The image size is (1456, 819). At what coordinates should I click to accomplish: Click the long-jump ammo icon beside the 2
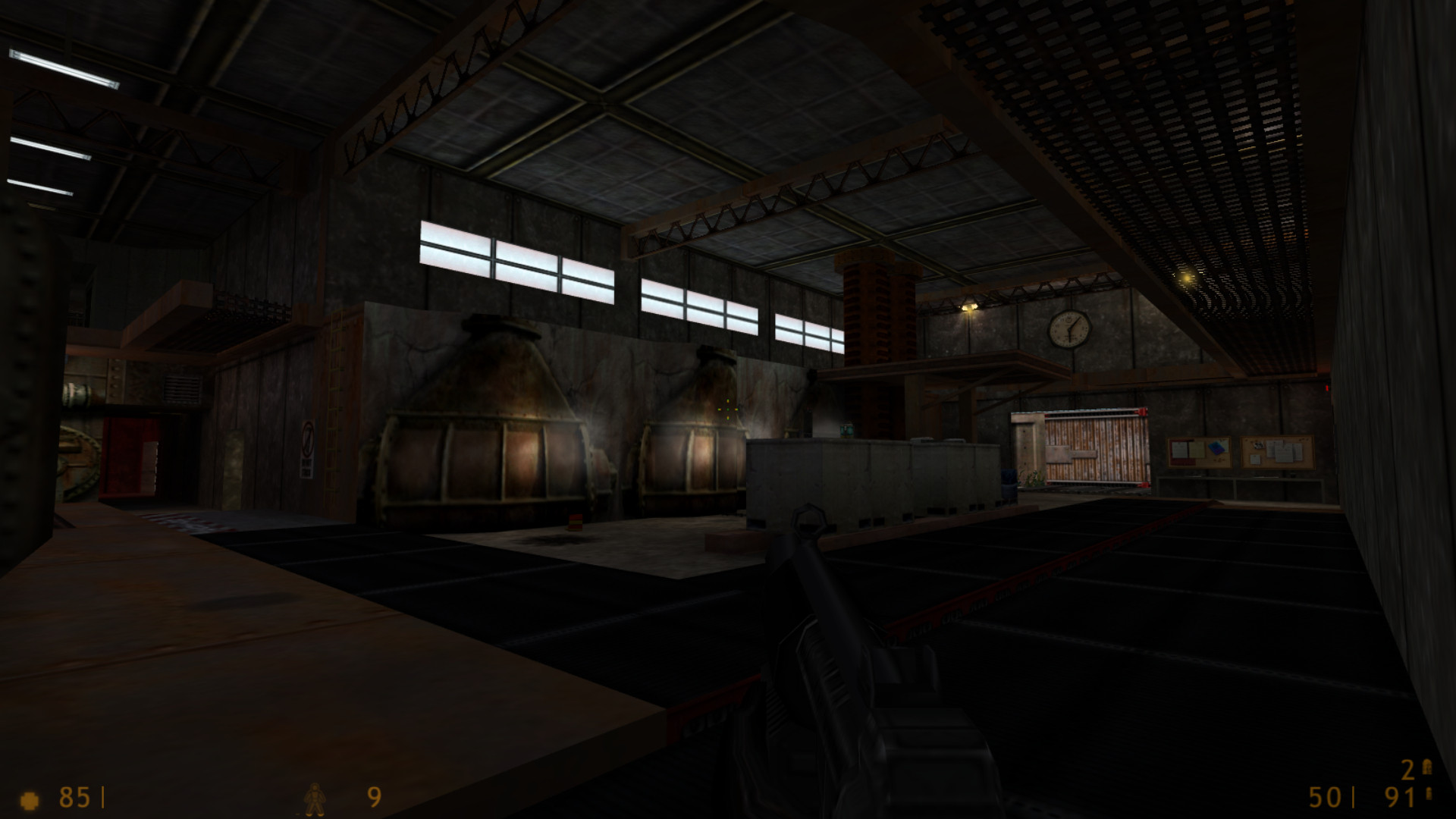tap(1428, 767)
